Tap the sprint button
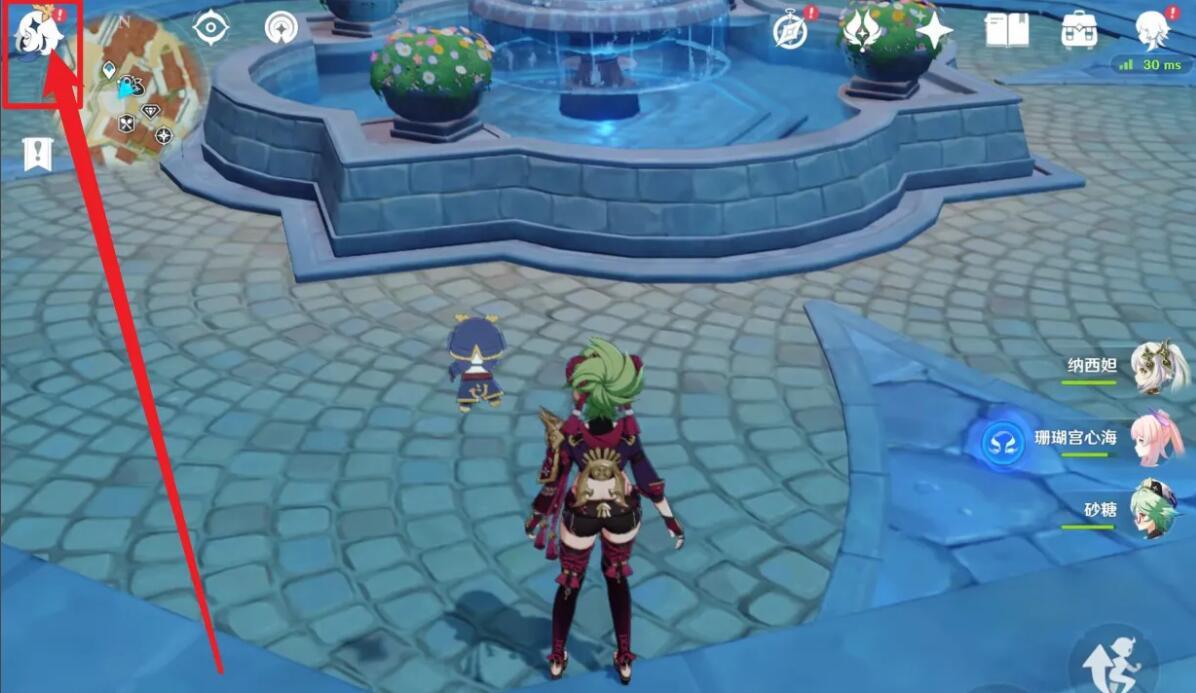The image size is (1196, 693). coord(1112,661)
